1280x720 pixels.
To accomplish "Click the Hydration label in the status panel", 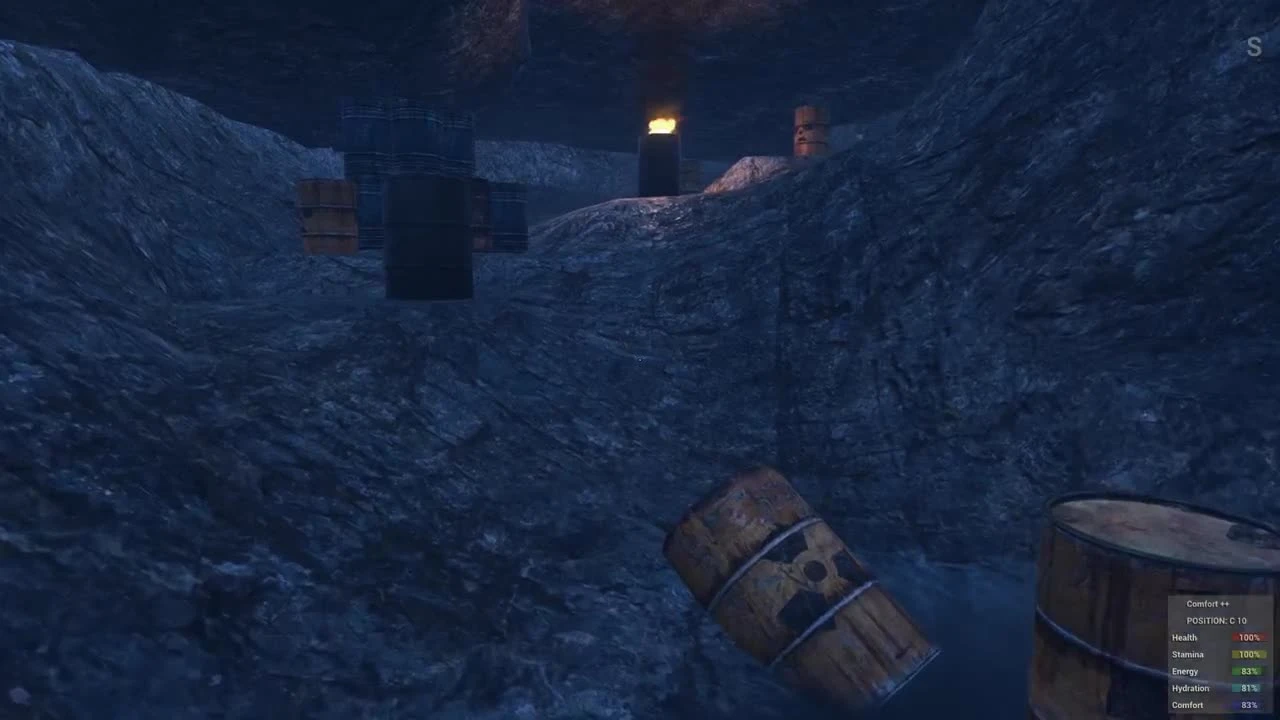I will 1190,688.
